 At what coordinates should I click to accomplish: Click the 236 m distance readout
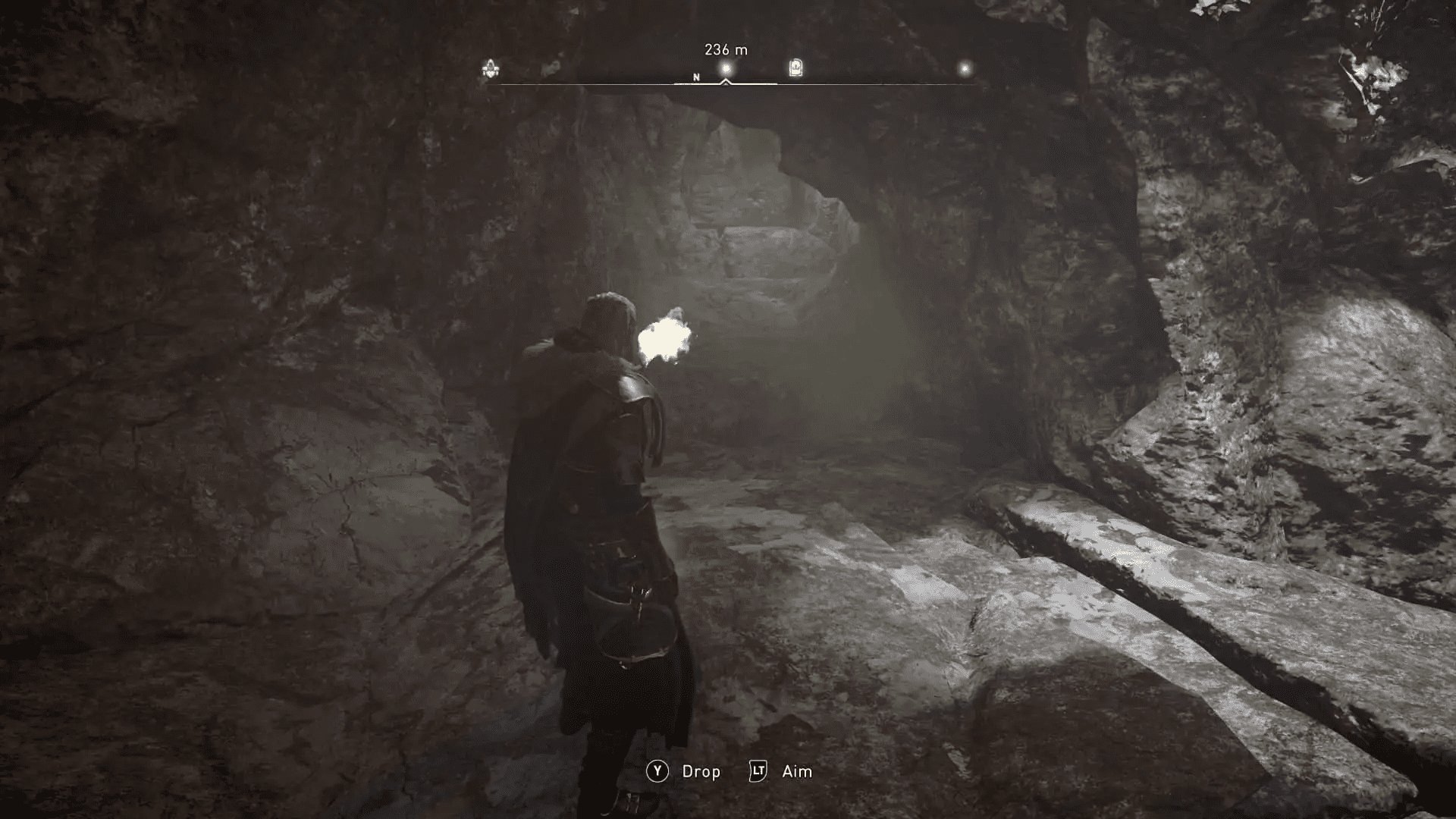(726, 48)
